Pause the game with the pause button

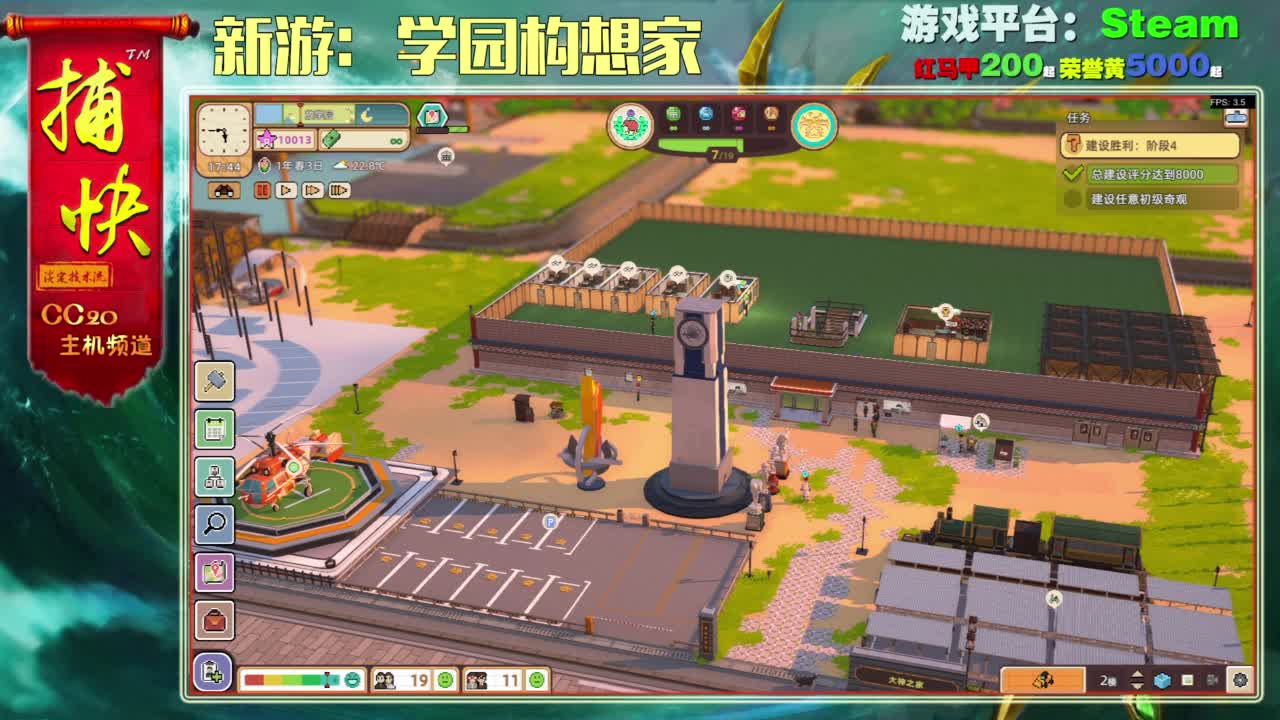pyautogui.click(x=264, y=191)
